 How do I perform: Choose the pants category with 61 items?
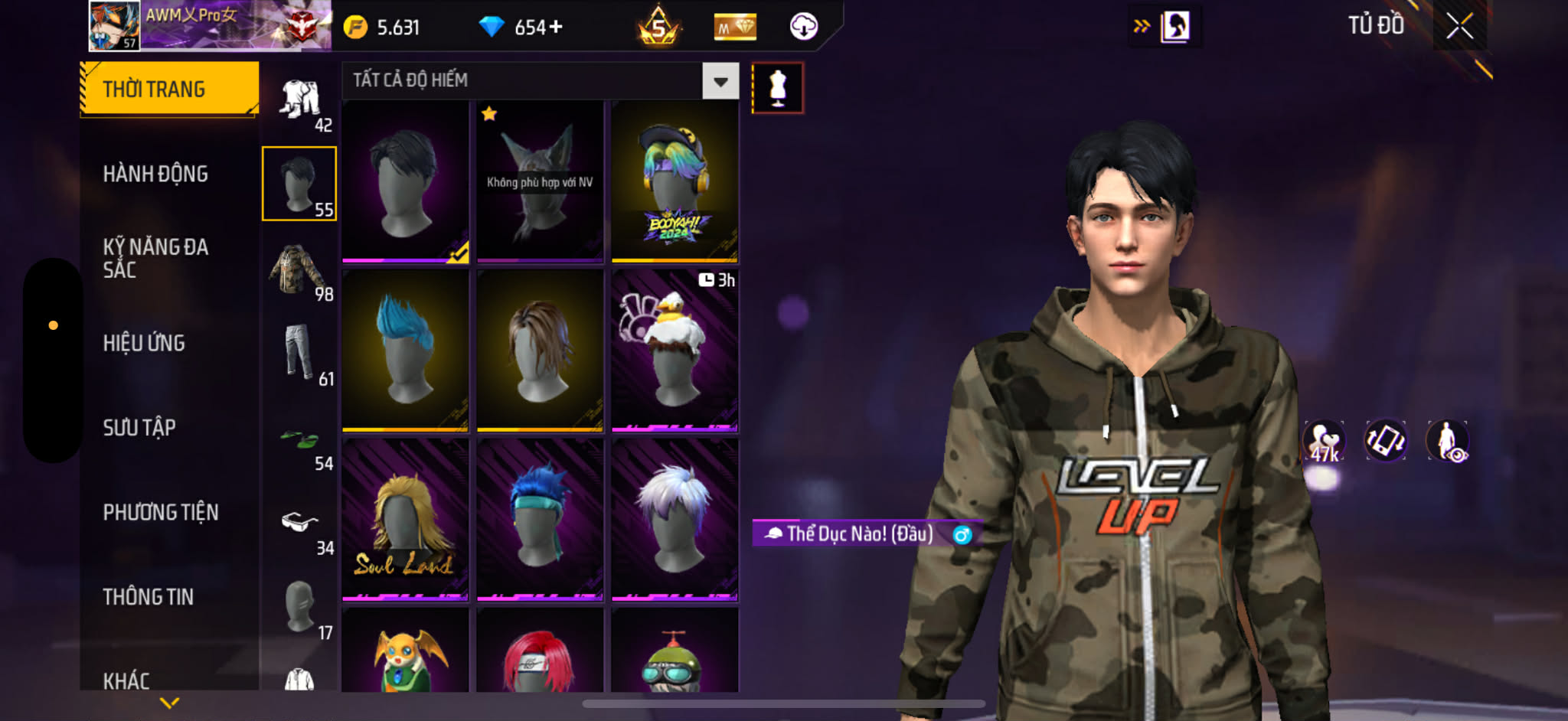pos(299,354)
